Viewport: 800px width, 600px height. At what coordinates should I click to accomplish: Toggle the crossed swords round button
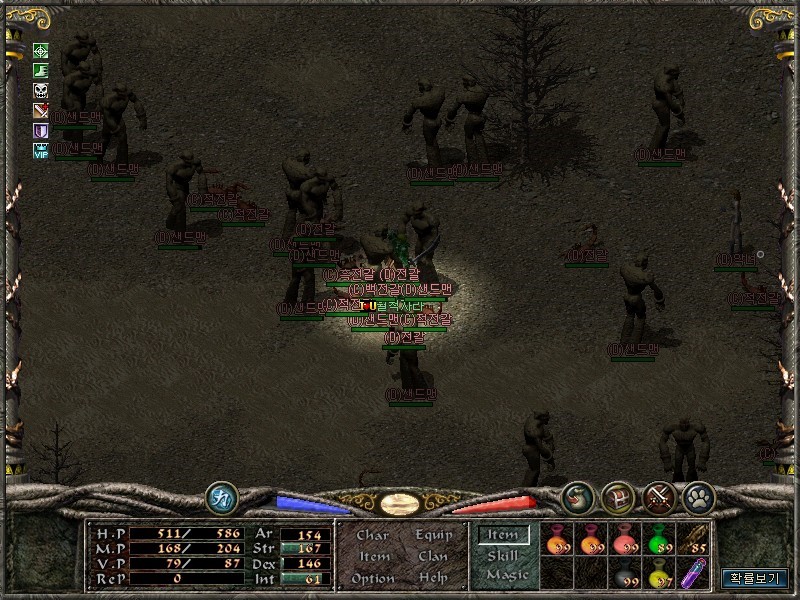tap(658, 497)
